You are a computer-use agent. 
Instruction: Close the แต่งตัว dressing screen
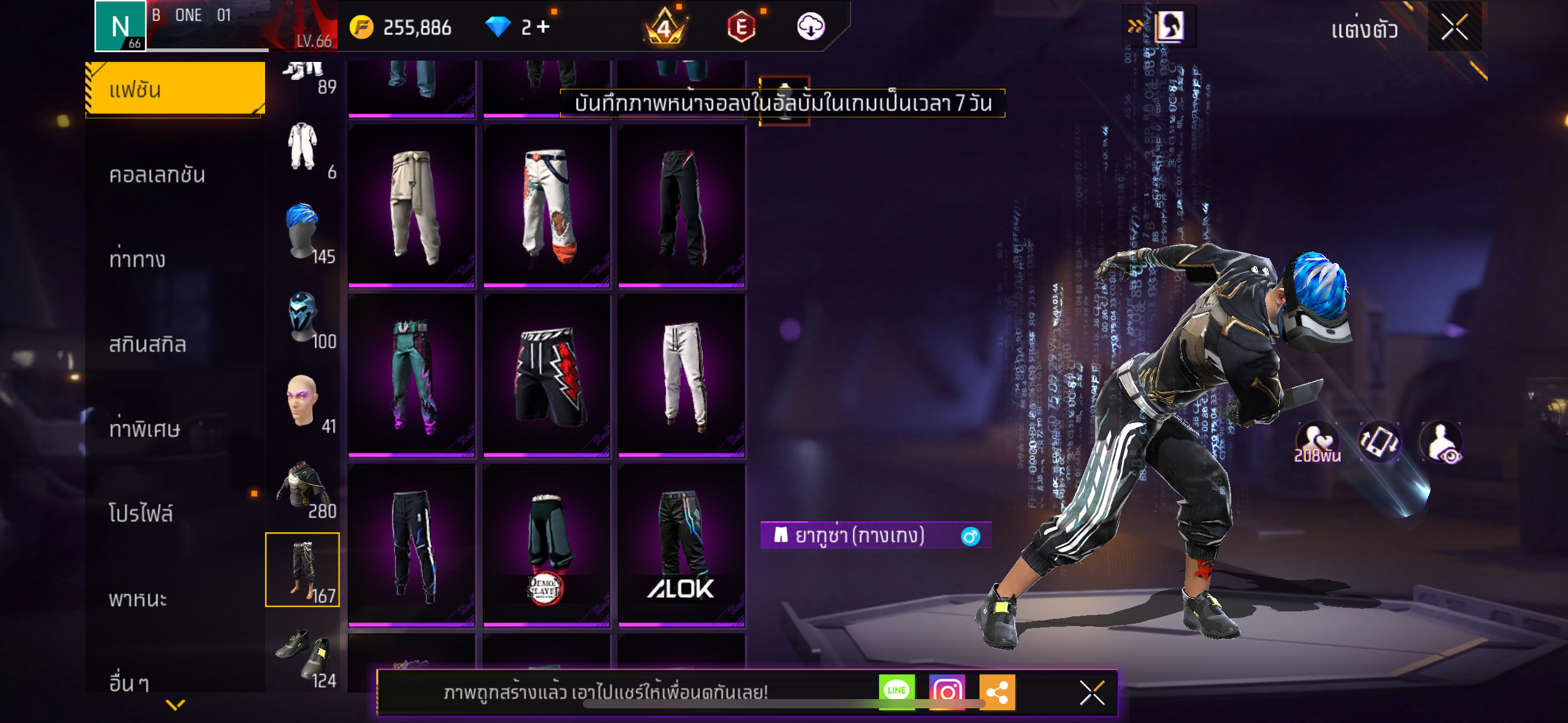[x=1454, y=28]
